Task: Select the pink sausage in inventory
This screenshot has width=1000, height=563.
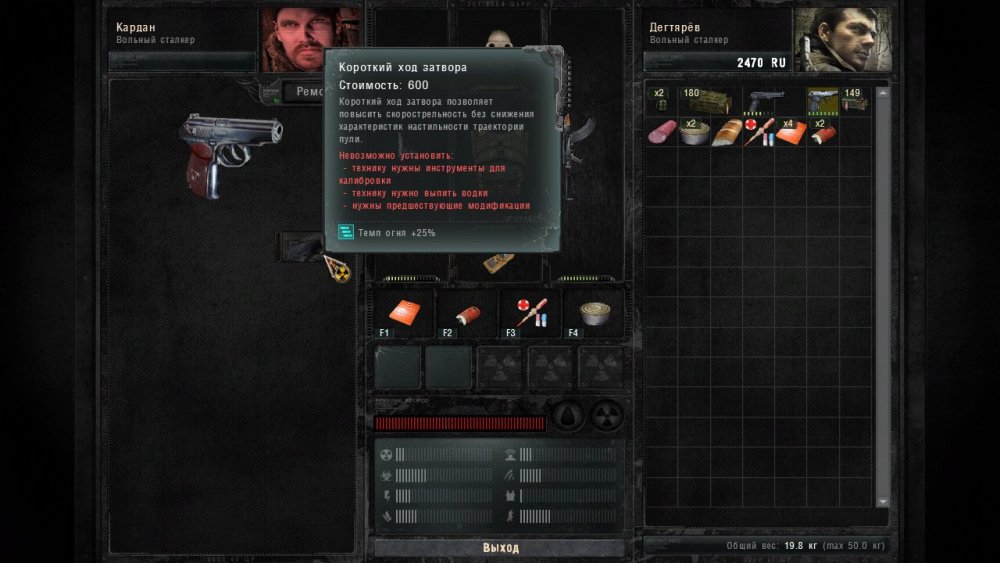Action: pyautogui.click(x=661, y=132)
